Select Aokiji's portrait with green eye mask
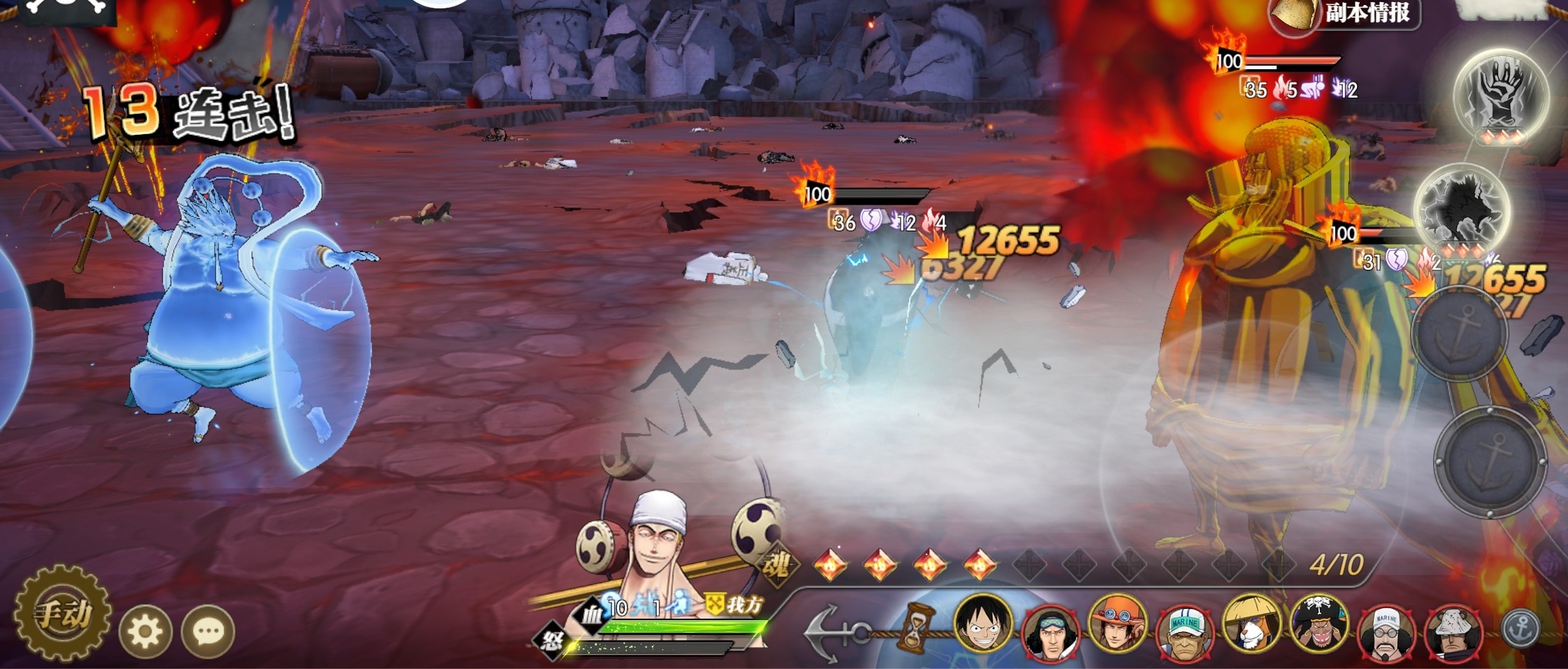1568x669 pixels. click(1050, 632)
